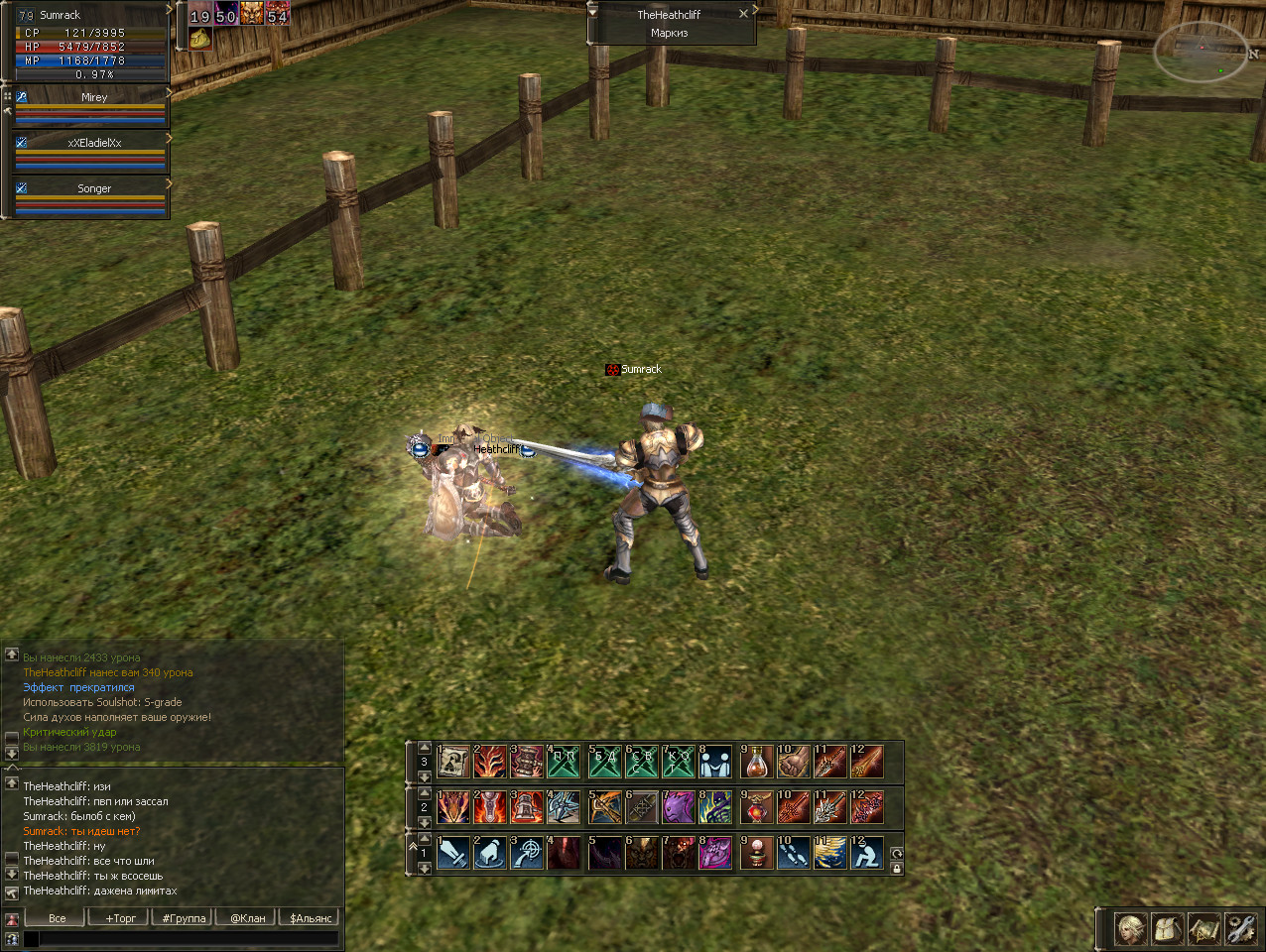Open the map scroll icon
The width and height of the screenshot is (1266, 952).
[x=1203, y=929]
